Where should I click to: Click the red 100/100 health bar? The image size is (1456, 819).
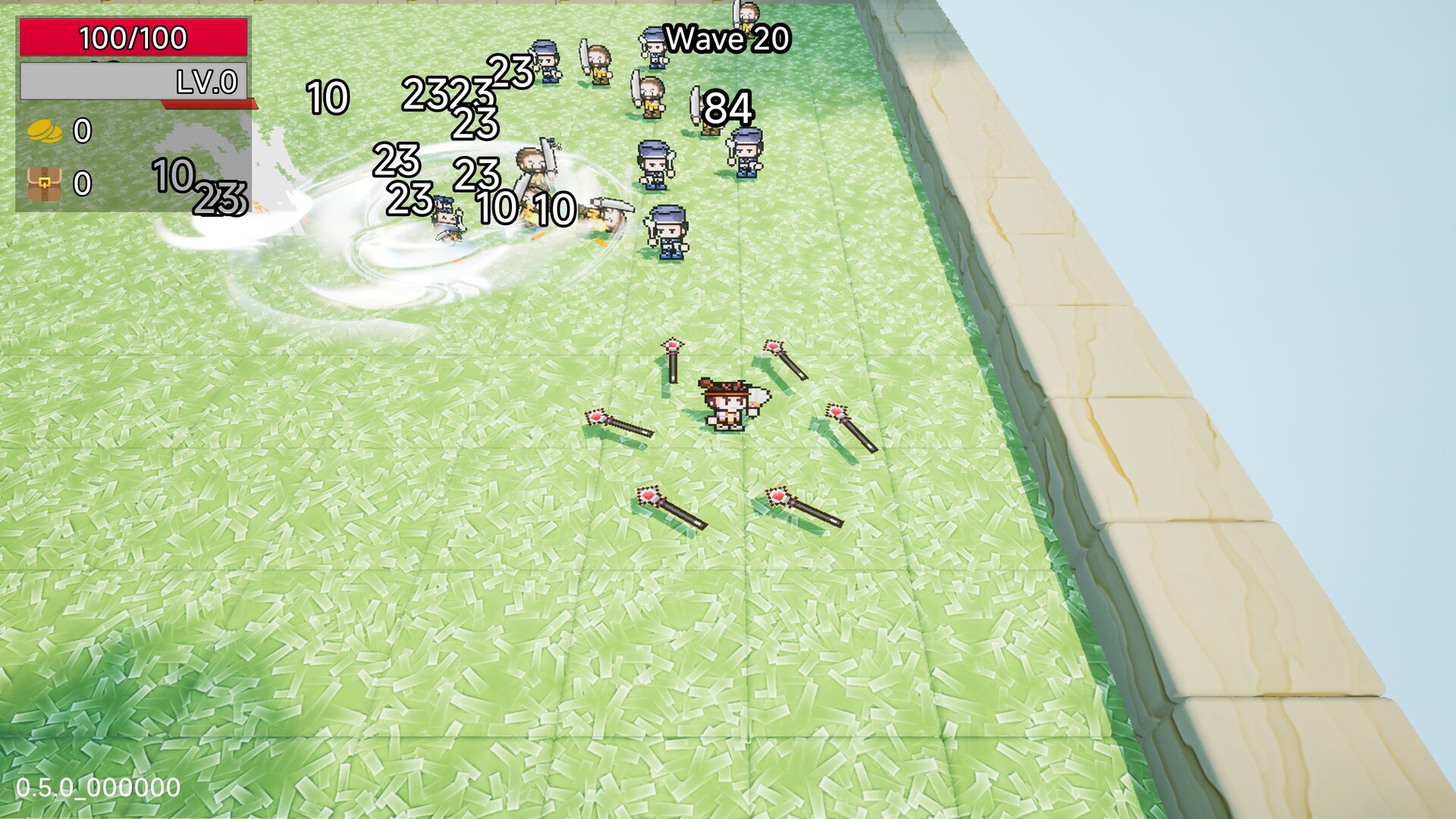pyautogui.click(x=133, y=36)
